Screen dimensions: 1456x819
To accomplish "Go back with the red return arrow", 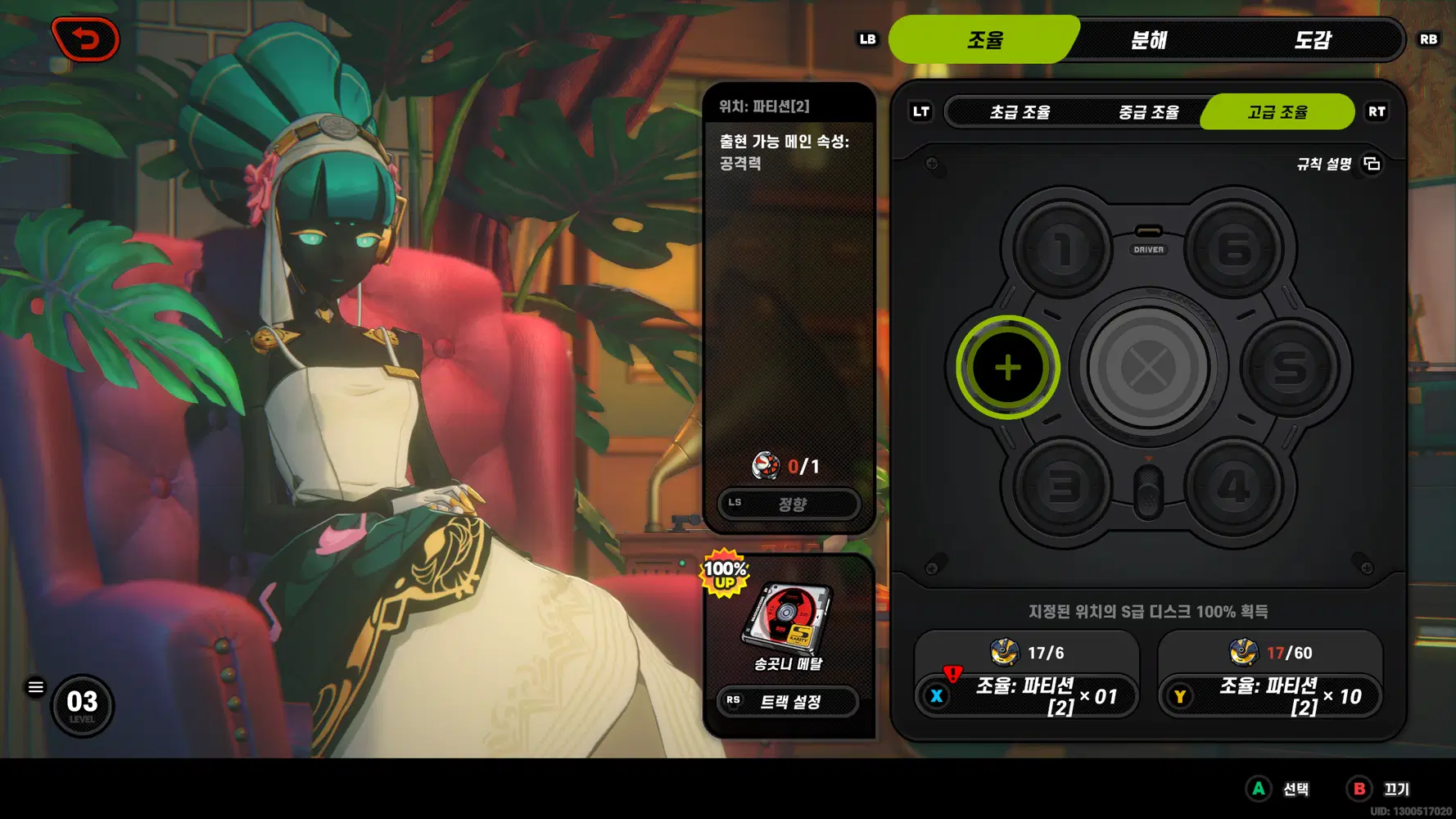I will point(85,38).
